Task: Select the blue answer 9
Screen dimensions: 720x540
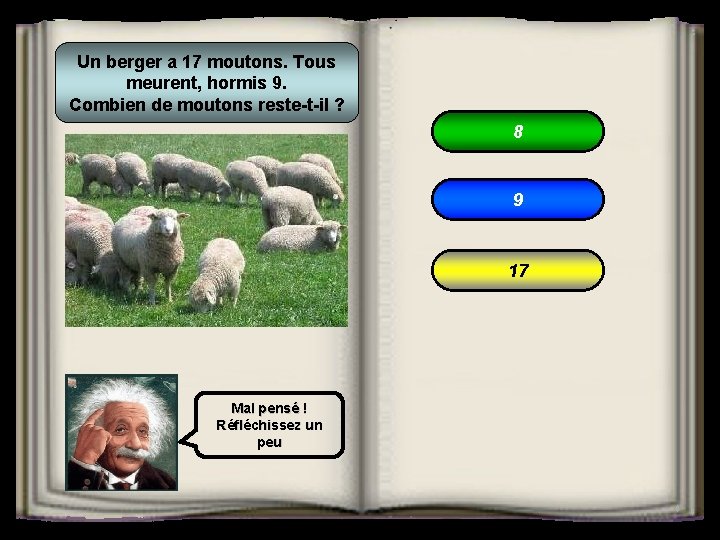Action: tap(518, 200)
